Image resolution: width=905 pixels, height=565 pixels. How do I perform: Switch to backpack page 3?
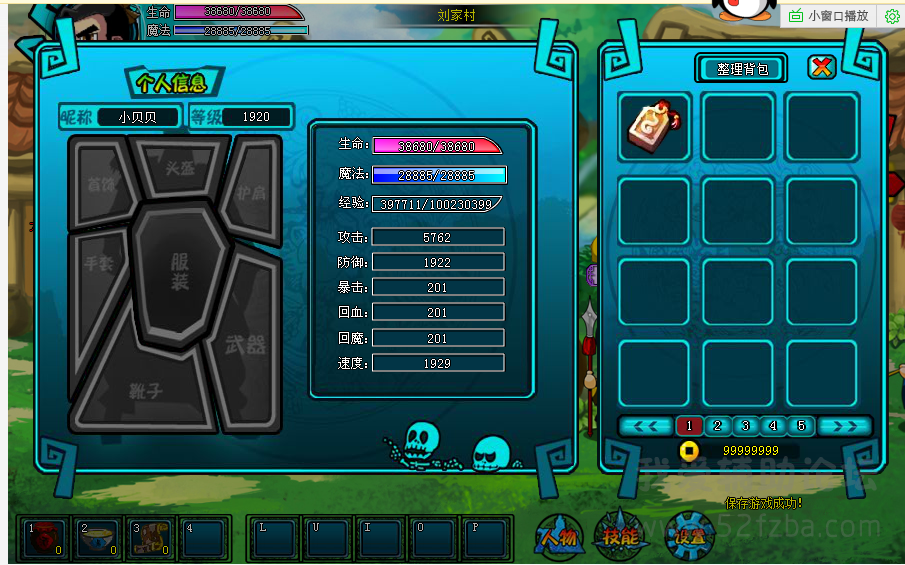click(744, 426)
